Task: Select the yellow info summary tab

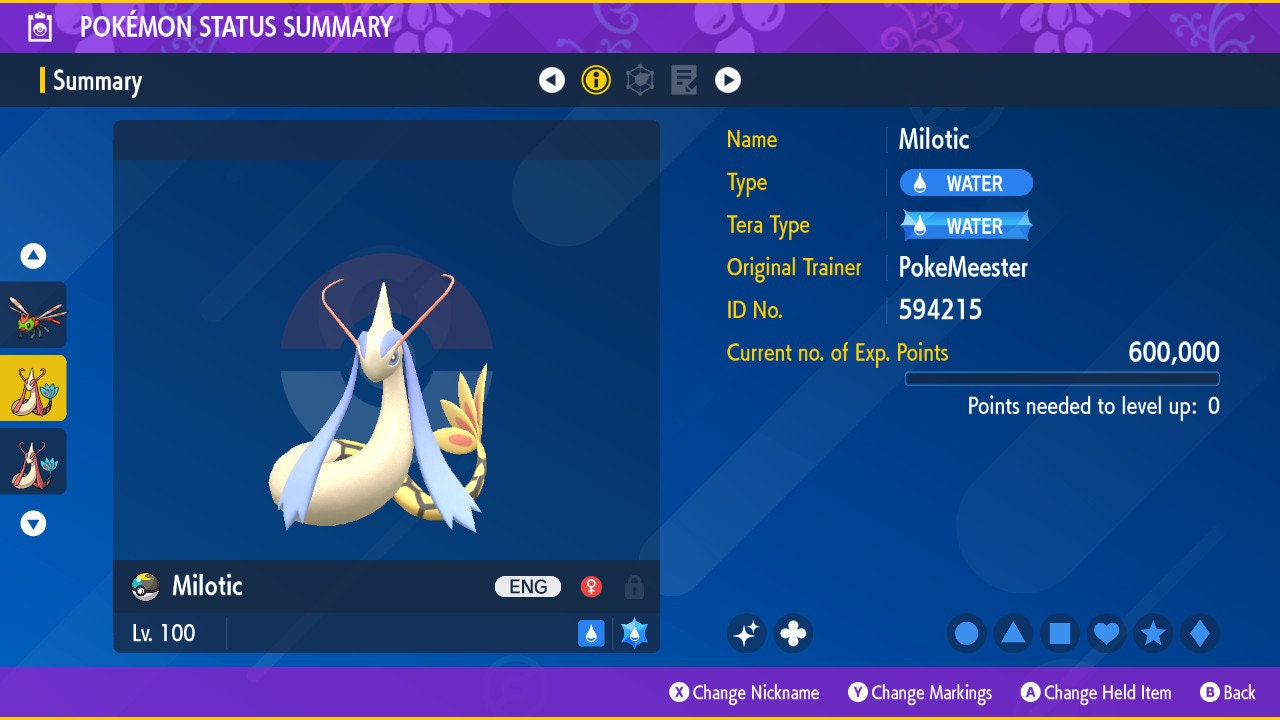Action: coord(596,80)
